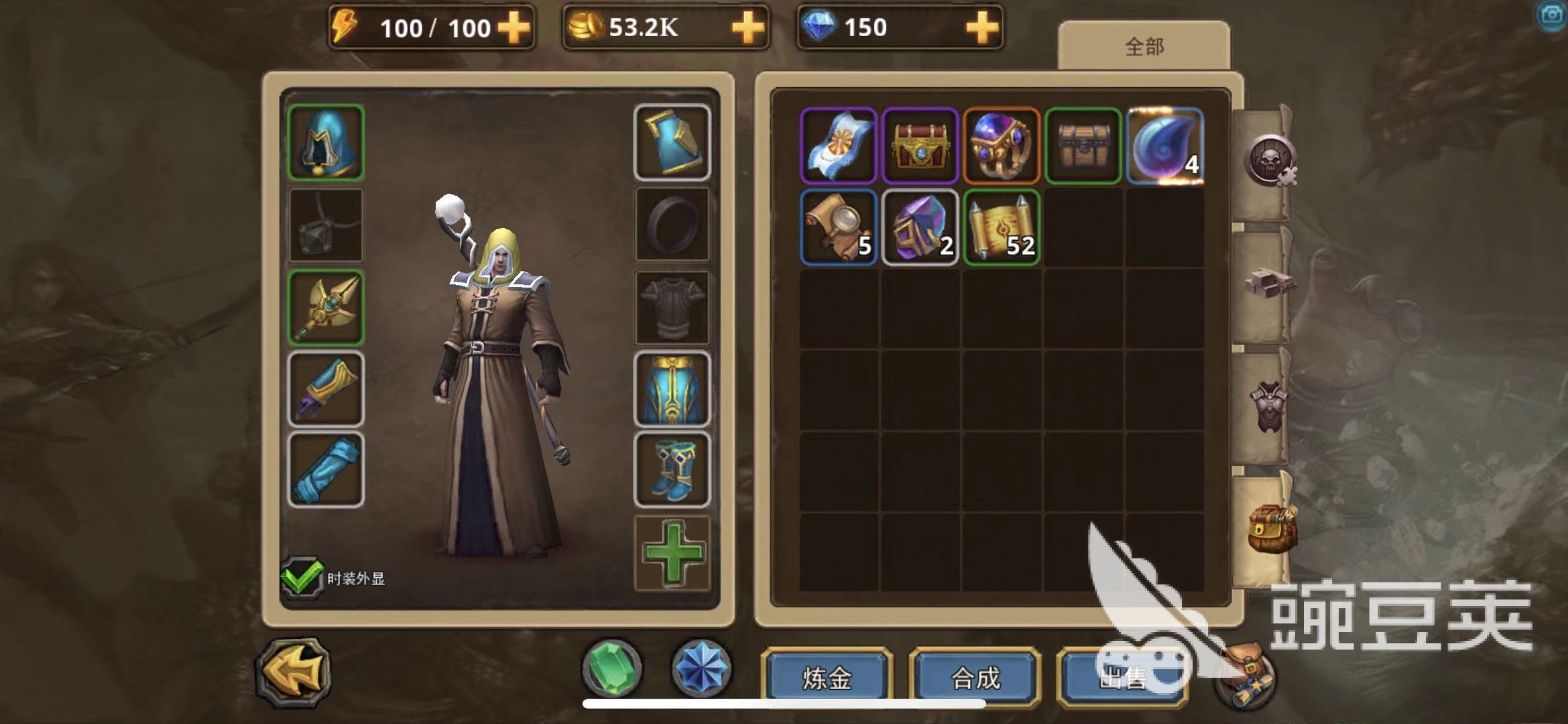The width and height of the screenshot is (1568, 724).
Task: Add diamonds using the plus button
Action: (982, 28)
